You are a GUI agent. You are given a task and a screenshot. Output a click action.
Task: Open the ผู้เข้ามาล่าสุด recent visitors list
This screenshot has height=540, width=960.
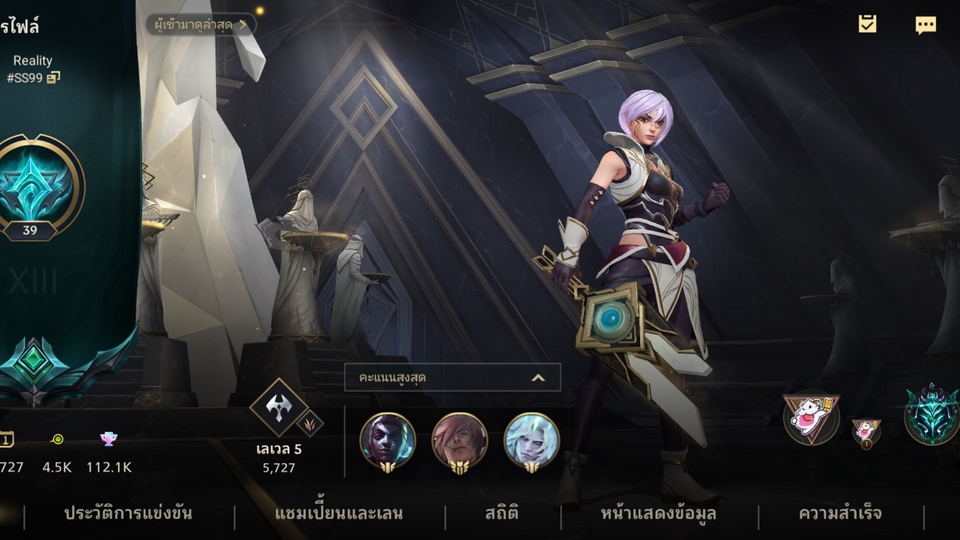click(200, 24)
